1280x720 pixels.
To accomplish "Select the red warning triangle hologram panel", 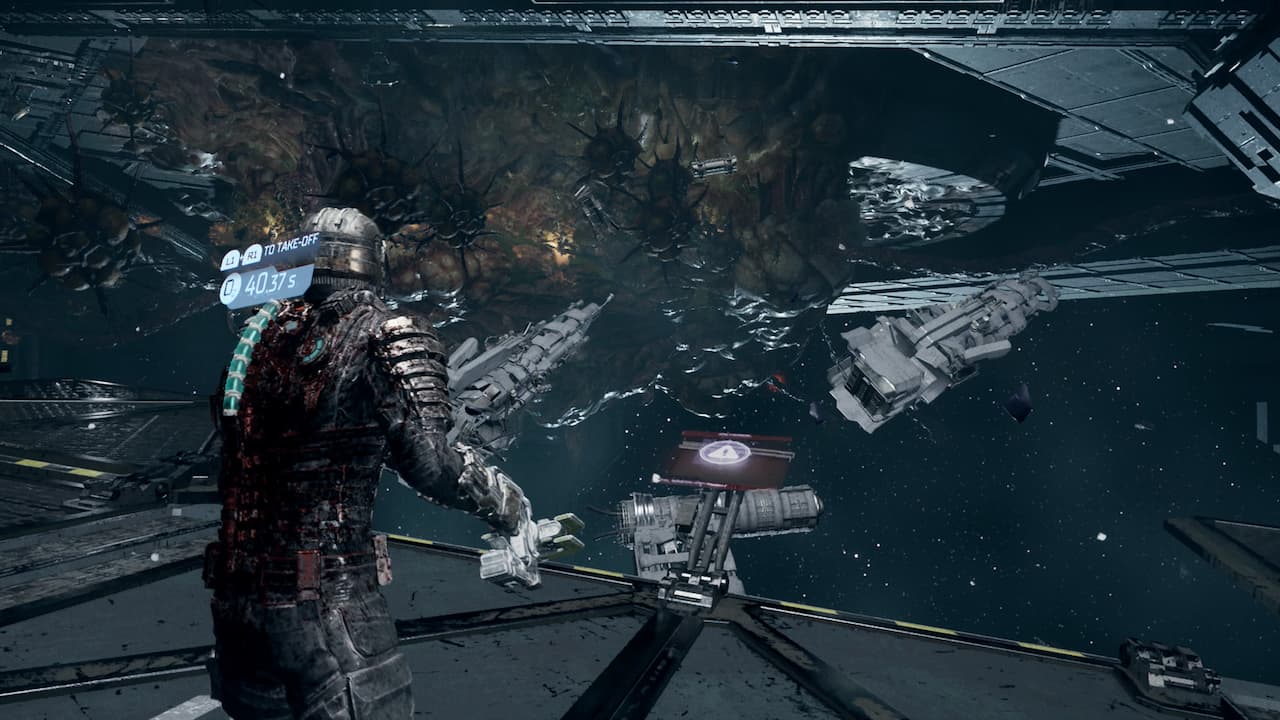I will point(725,456).
